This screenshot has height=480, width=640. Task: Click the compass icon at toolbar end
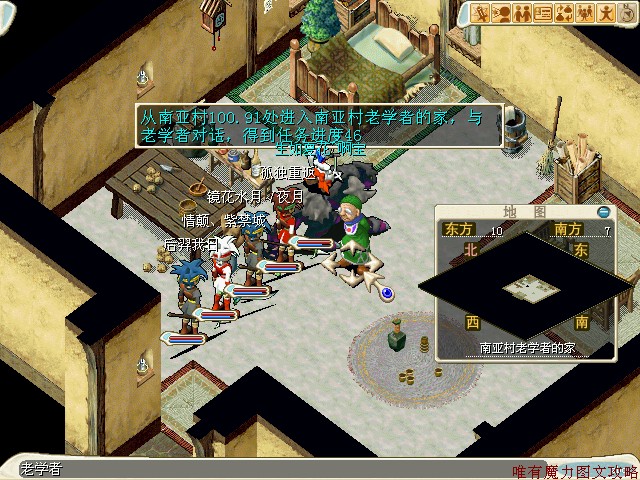click(x=626, y=13)
